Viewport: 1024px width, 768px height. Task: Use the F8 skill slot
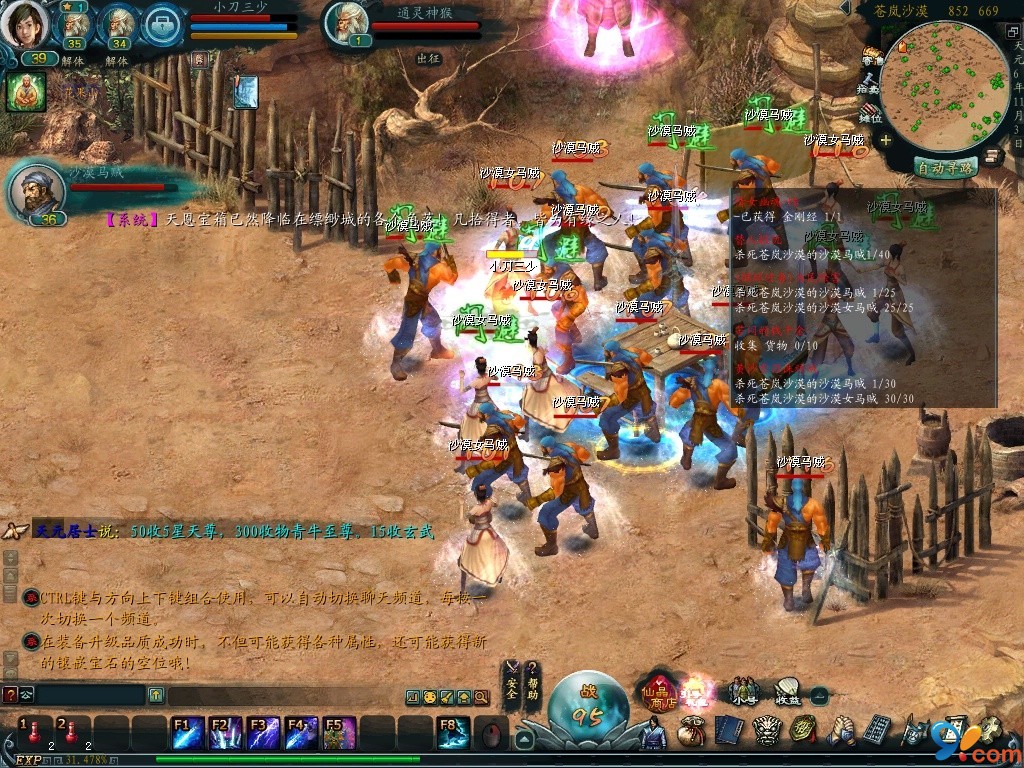pos(453,733)
